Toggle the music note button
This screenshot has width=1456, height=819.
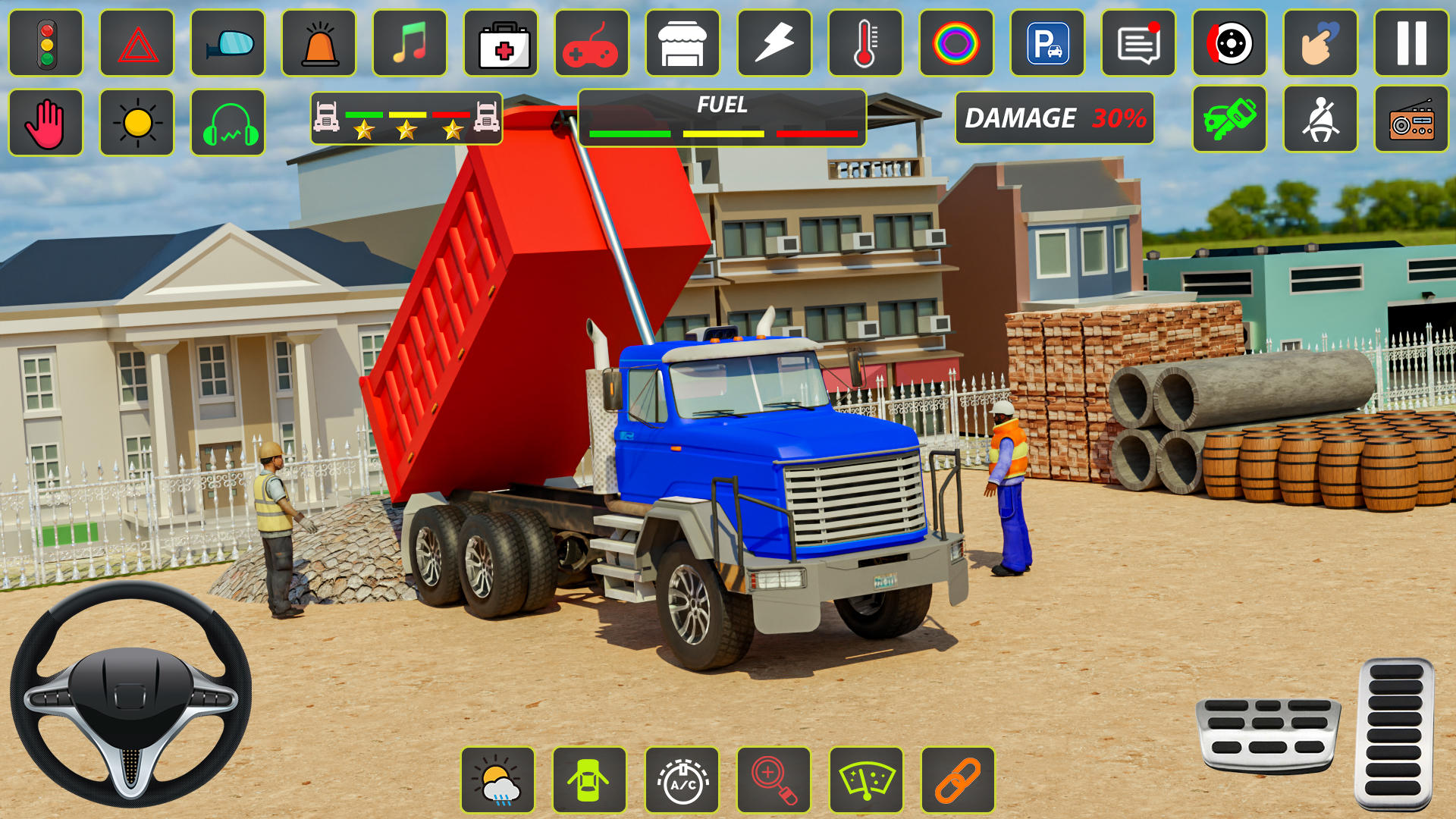(410, 43)
